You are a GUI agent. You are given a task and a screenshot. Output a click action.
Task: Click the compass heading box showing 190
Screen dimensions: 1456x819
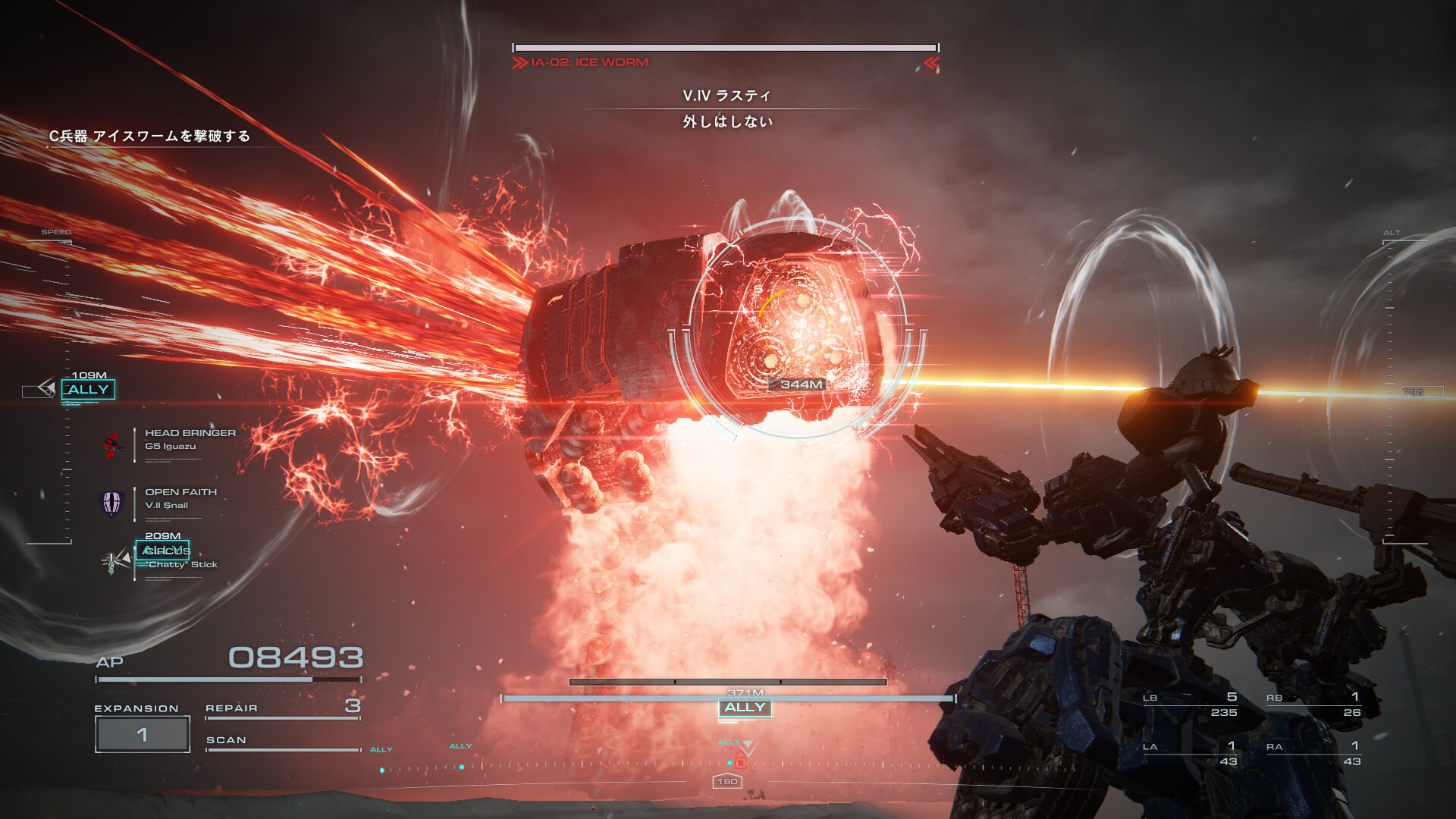727,781
